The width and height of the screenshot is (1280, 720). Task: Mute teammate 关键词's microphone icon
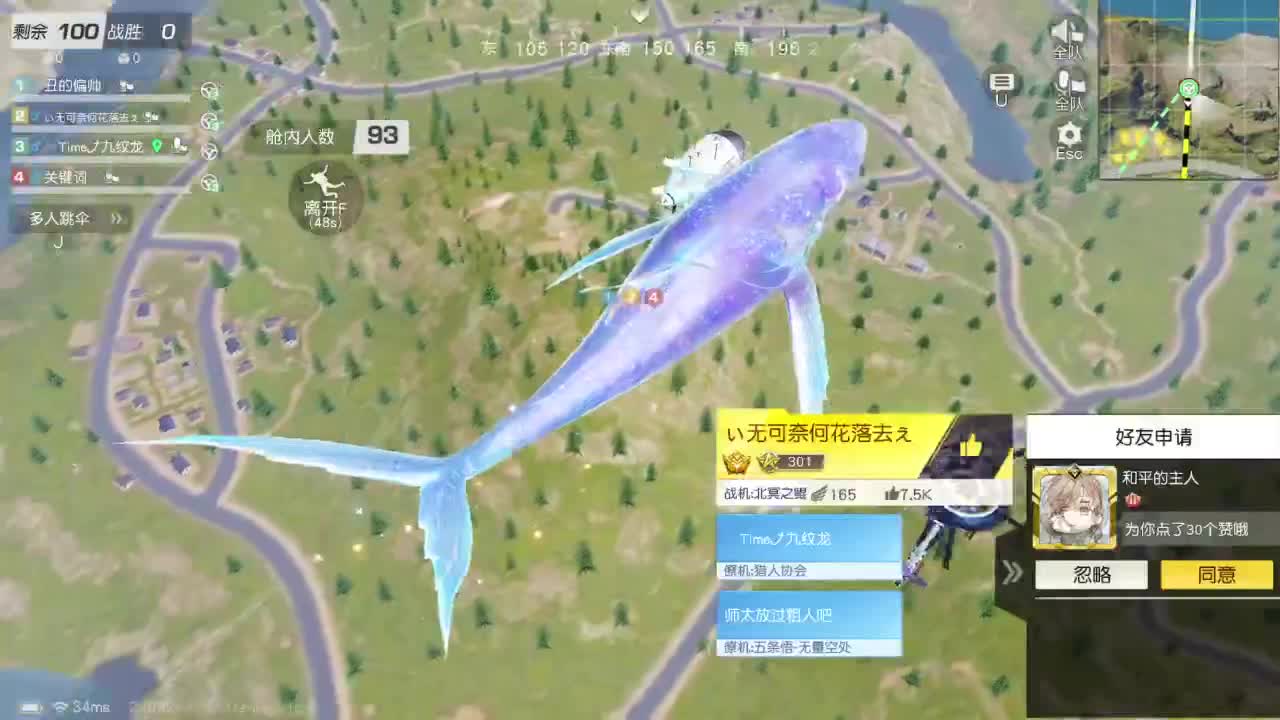tap(111, 176)
